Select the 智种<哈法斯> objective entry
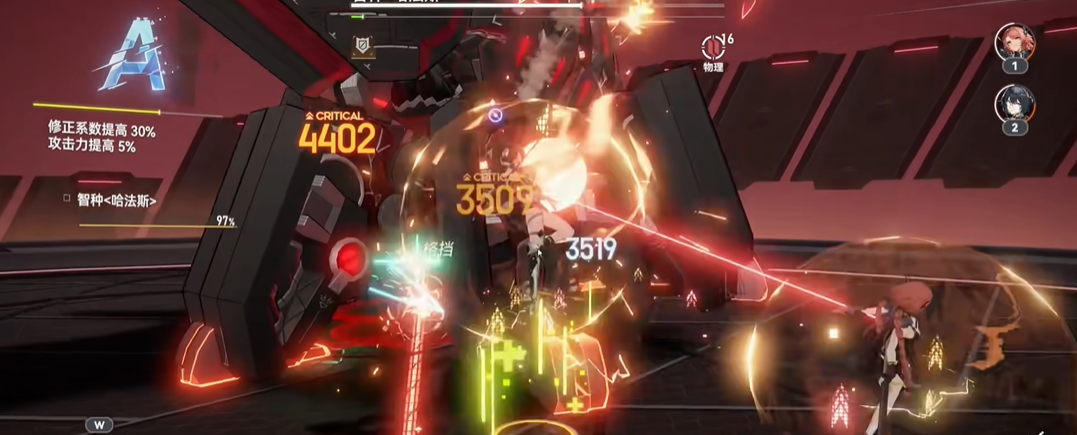Image resolution: width=1077 pixels, height=435 pixels. tap(117, 200)
